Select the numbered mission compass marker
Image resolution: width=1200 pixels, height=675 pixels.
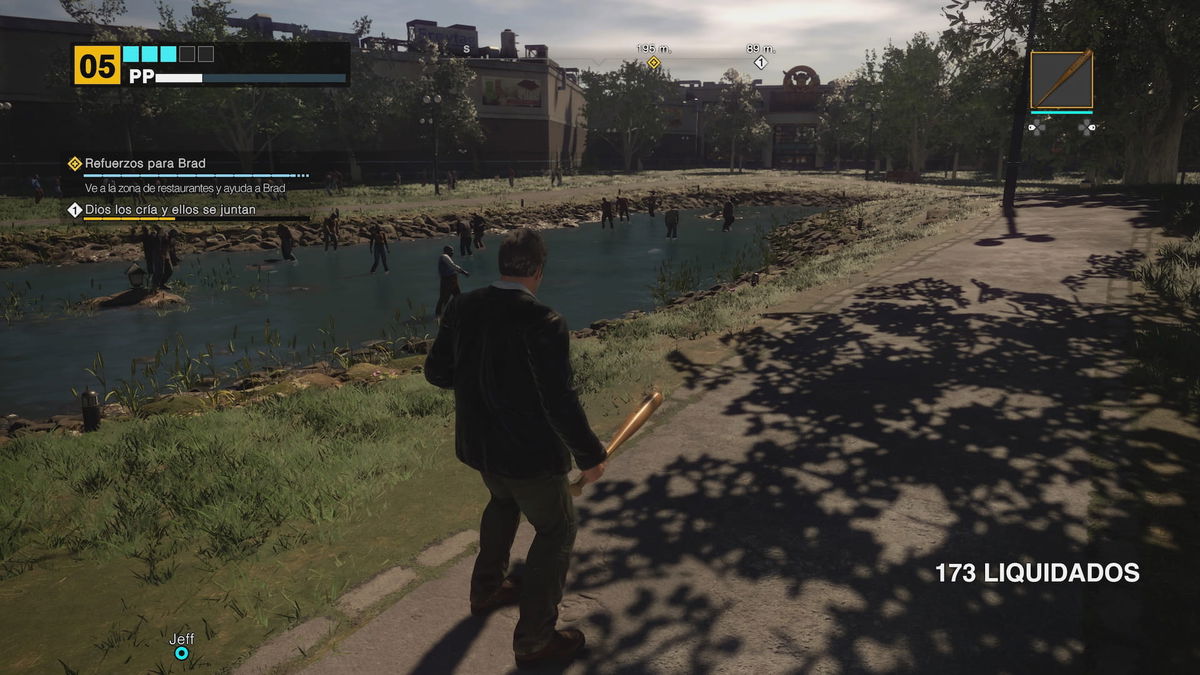point(760,62)
